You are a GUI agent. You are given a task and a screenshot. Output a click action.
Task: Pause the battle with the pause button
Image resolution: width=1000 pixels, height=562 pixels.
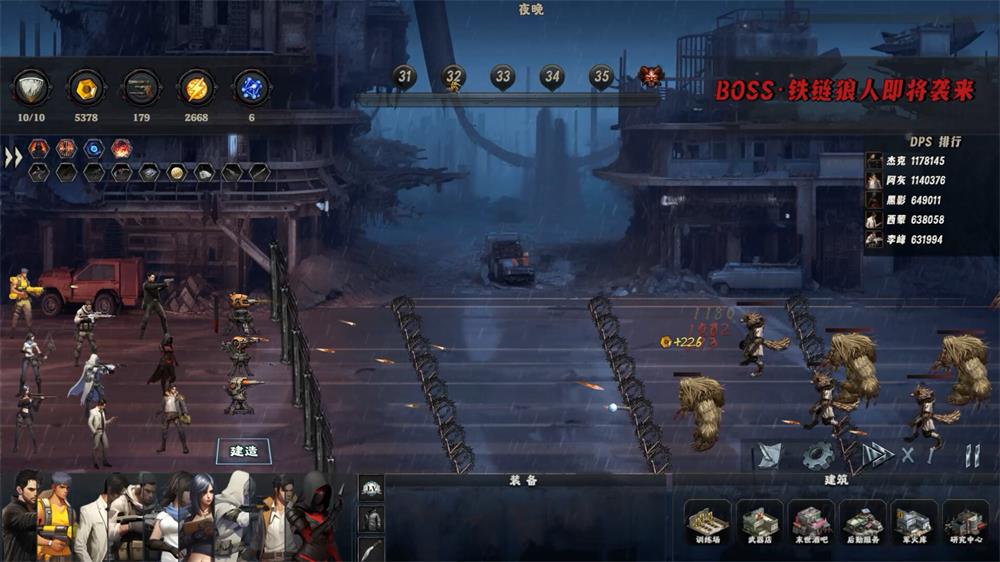tap(971, 456)
